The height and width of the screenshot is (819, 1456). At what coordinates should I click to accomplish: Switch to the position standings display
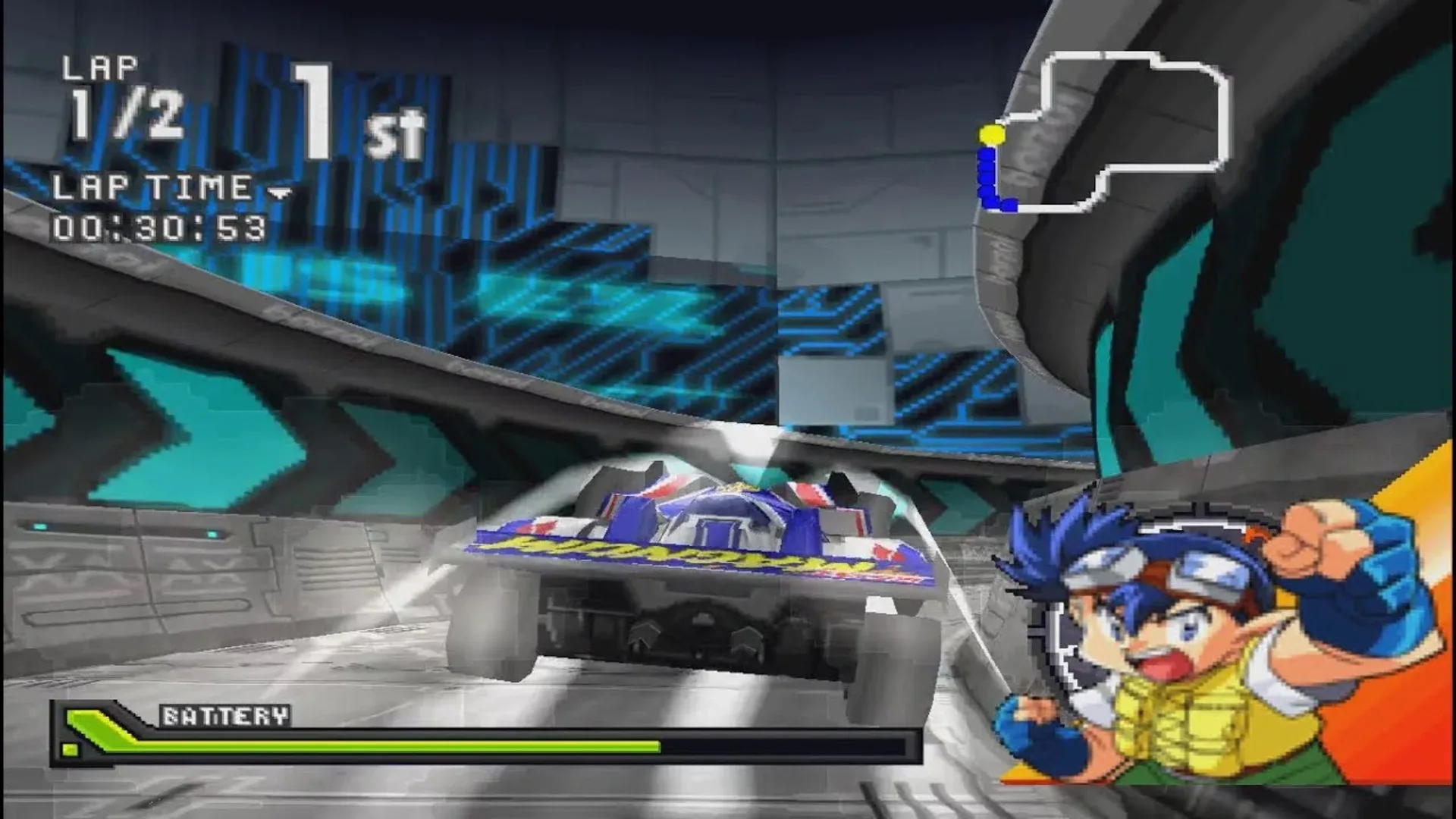(356, 110)
